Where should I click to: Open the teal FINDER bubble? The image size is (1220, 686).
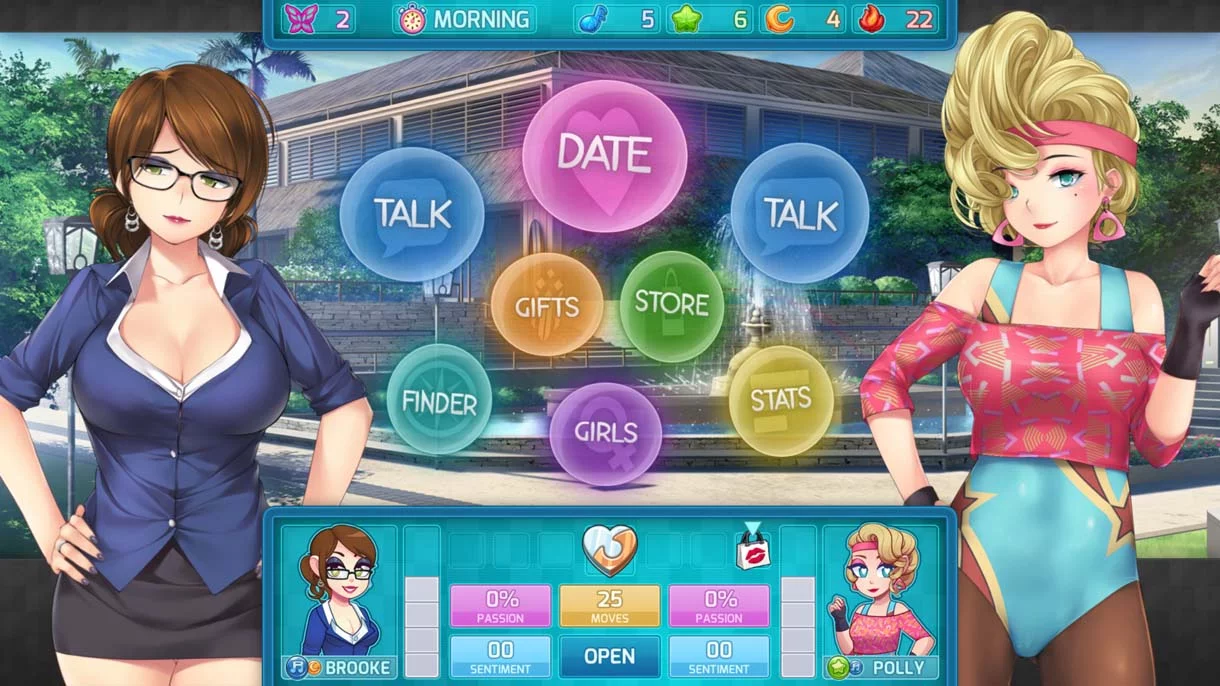click(439, 400)
